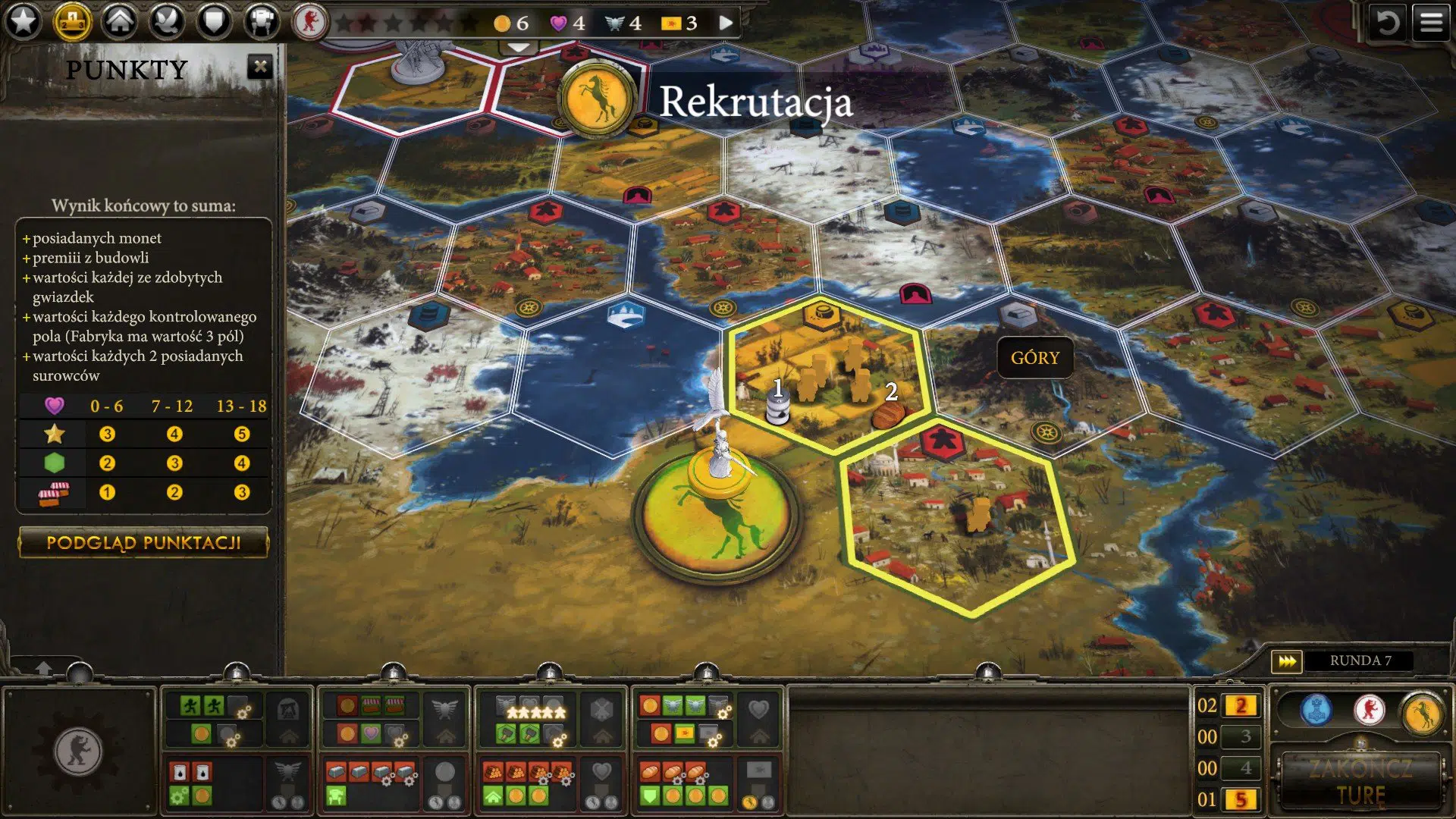Click the play arrow after combat cards counter
Image resolution: width=1456 pixels, height=819 pixels.
click(x=724, y=23)
